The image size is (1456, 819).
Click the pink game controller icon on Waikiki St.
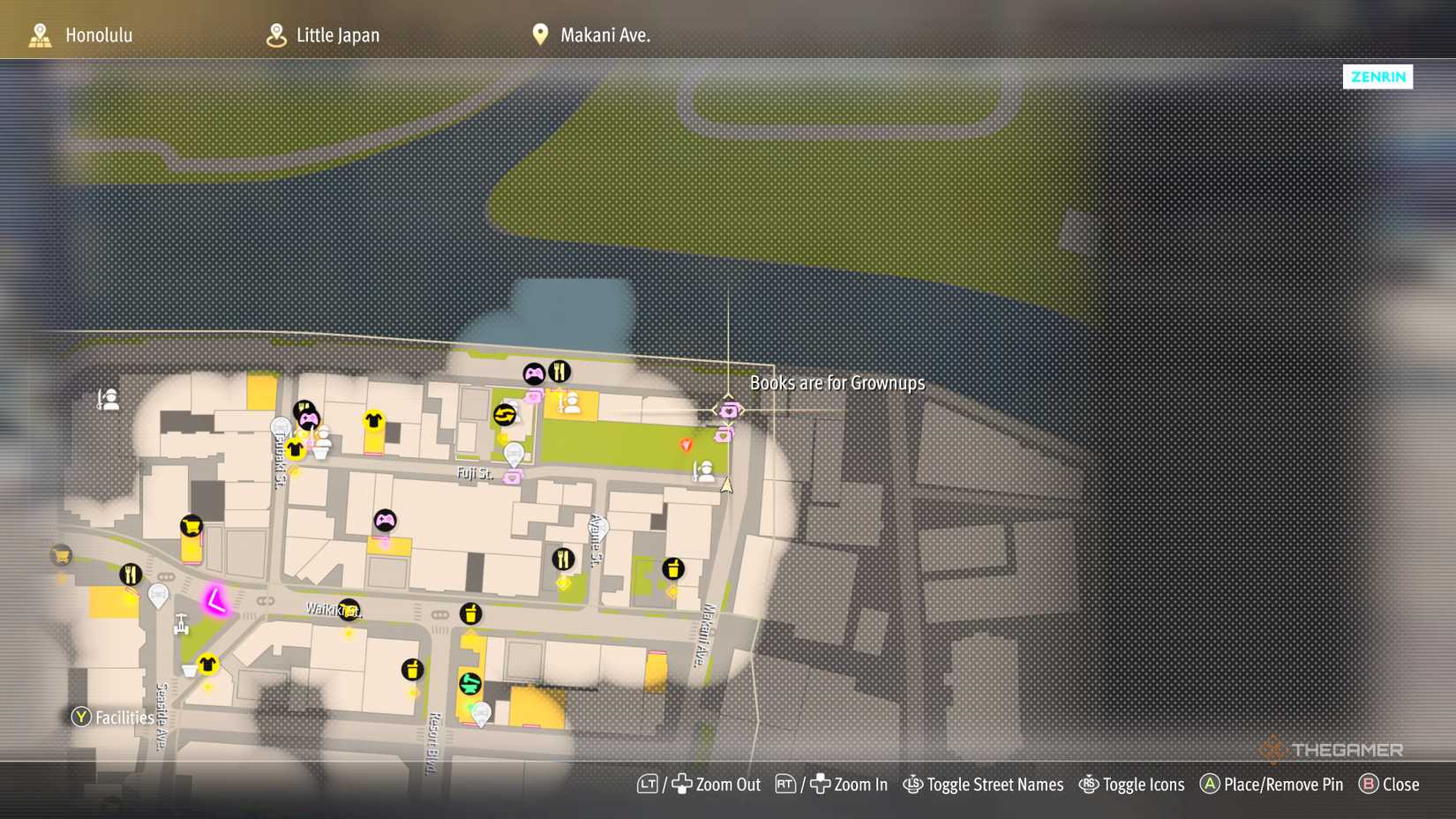385,521
